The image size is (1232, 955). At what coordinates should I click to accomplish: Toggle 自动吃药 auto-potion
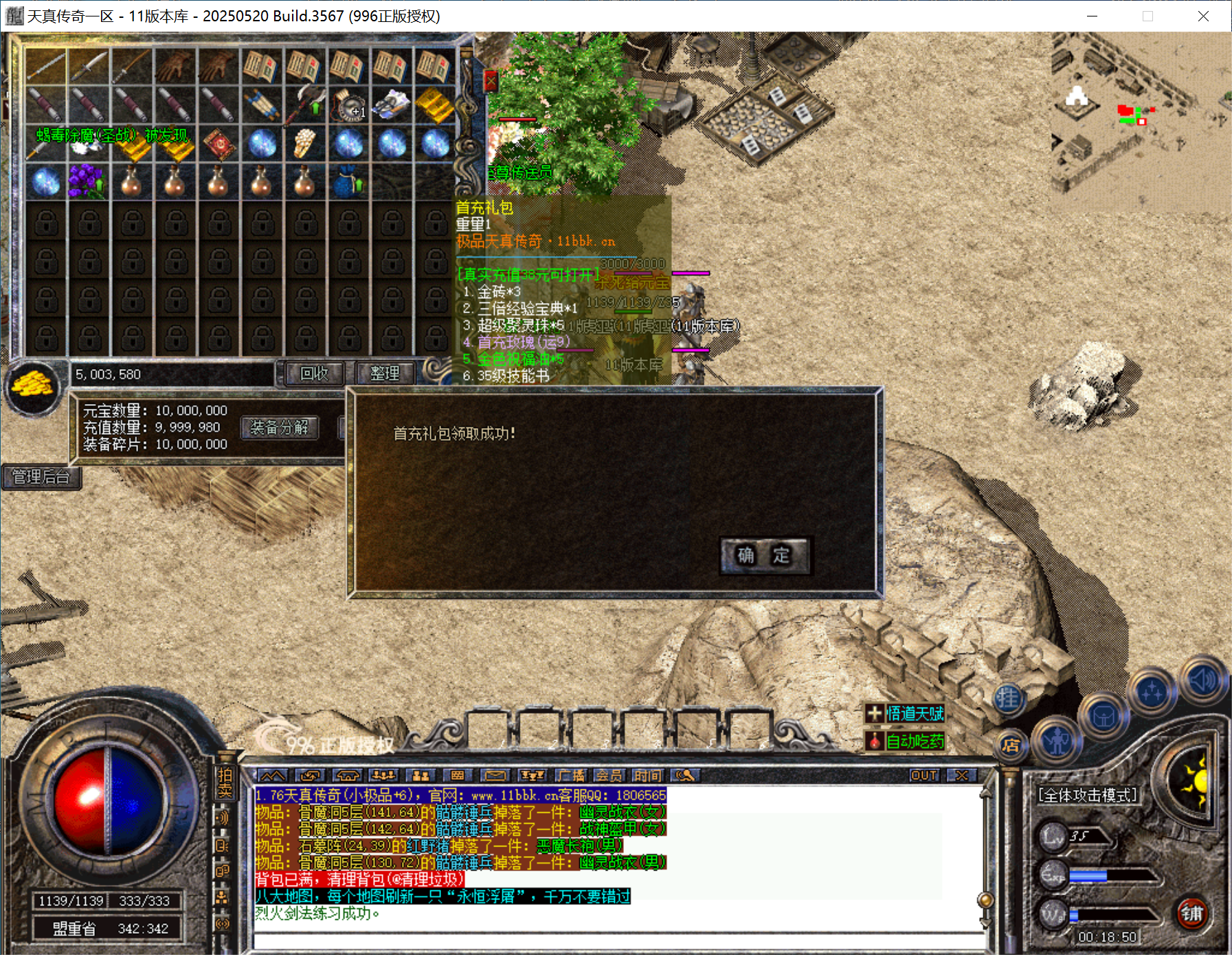point(906,741)
